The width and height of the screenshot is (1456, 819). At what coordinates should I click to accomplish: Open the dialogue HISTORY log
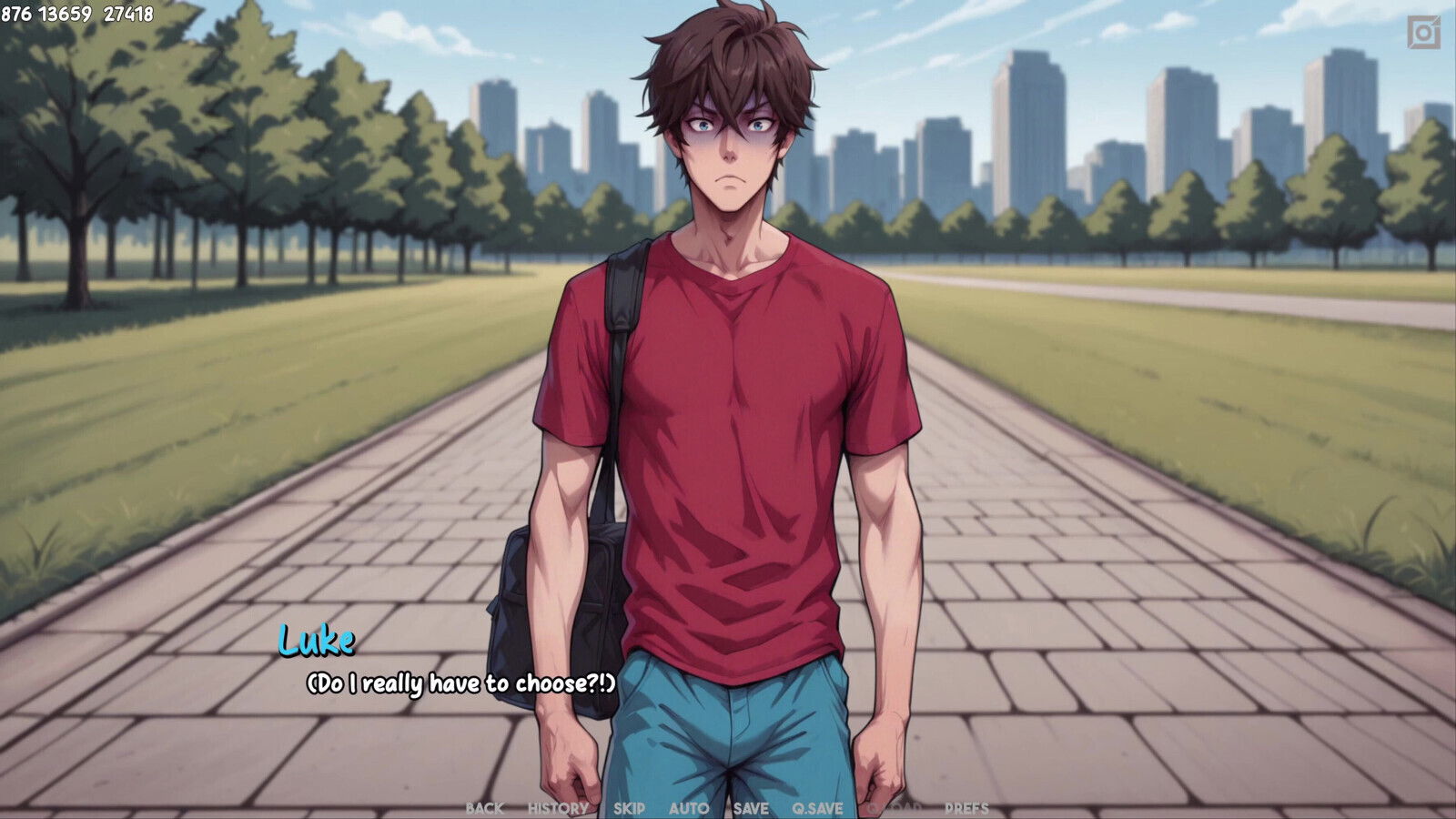558,808
